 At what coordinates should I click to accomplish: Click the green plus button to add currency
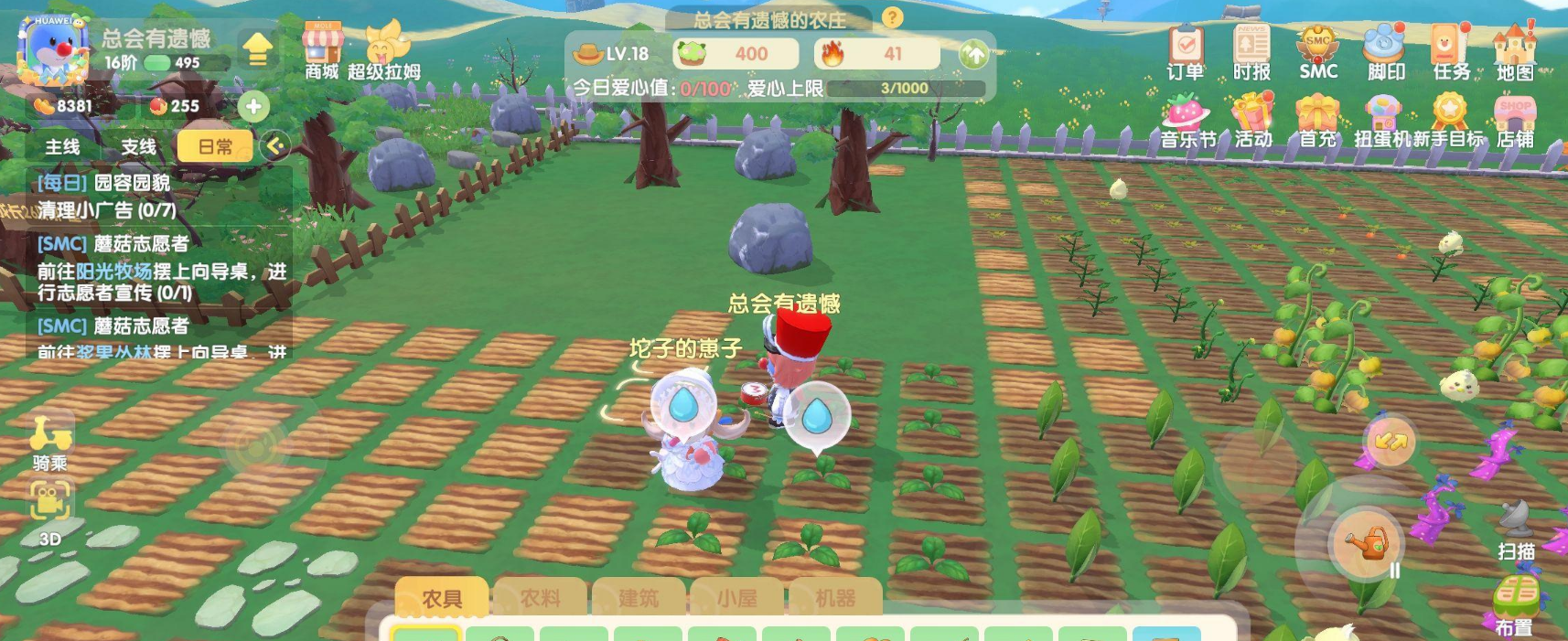click(x=253, y=106)
